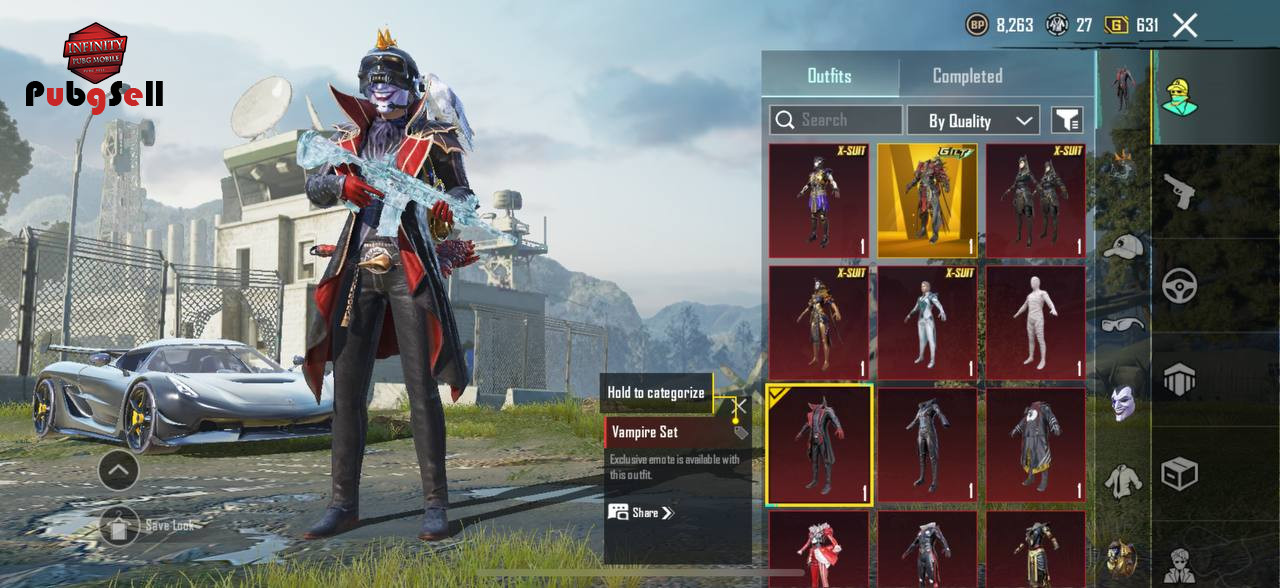Open the pistol weapon skins category

coord(1180,192)
